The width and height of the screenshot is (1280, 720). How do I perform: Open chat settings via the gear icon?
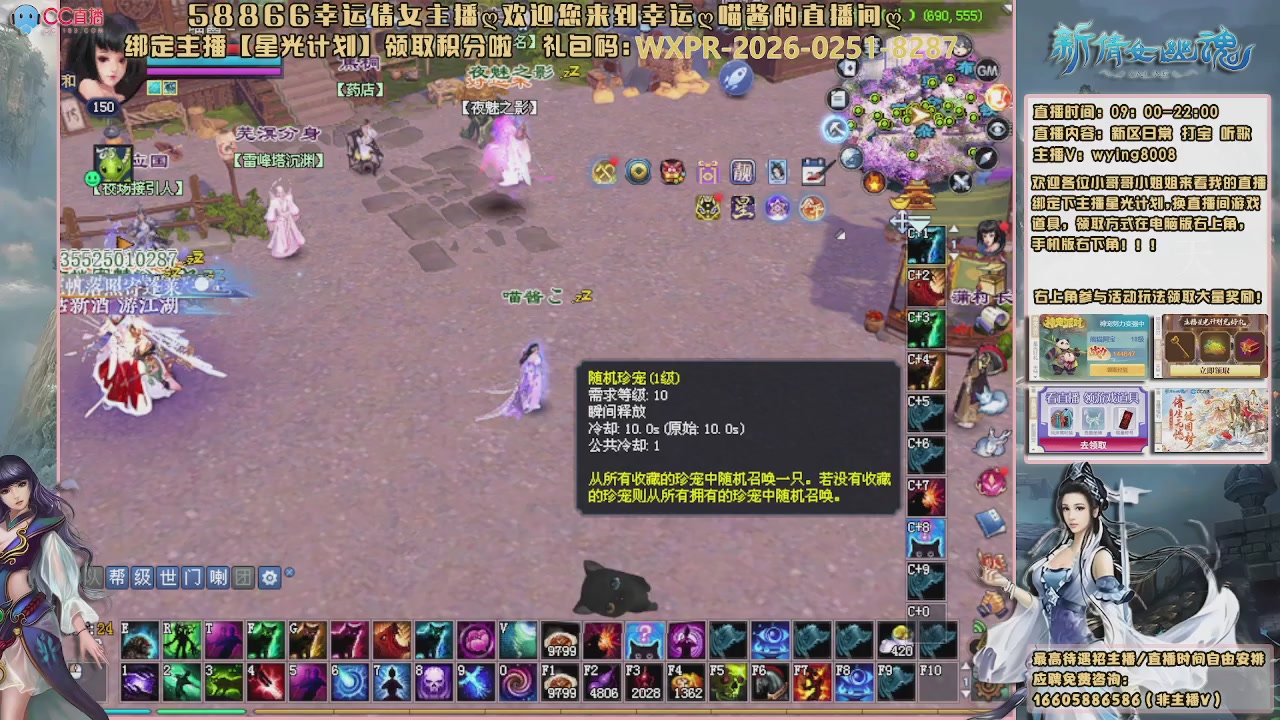point(269,577)
